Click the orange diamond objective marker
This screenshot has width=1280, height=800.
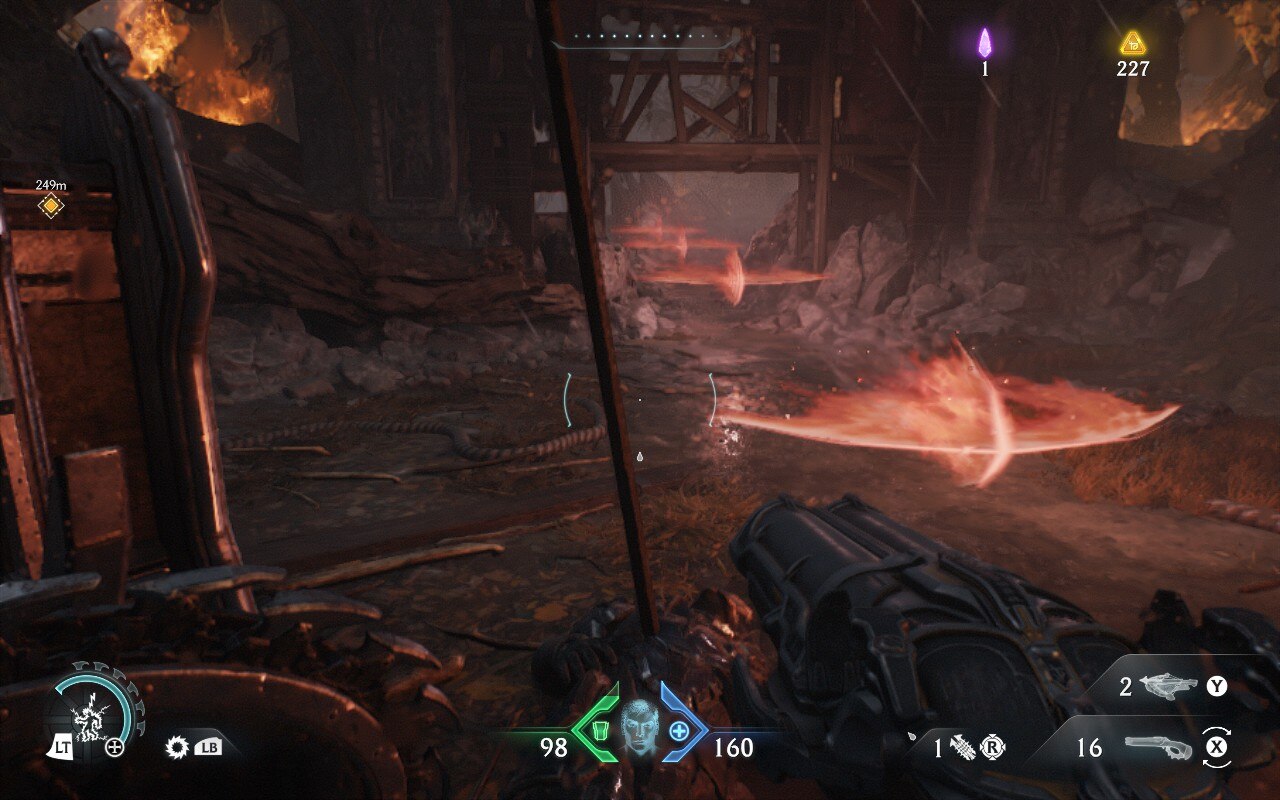tap(50, 206)
